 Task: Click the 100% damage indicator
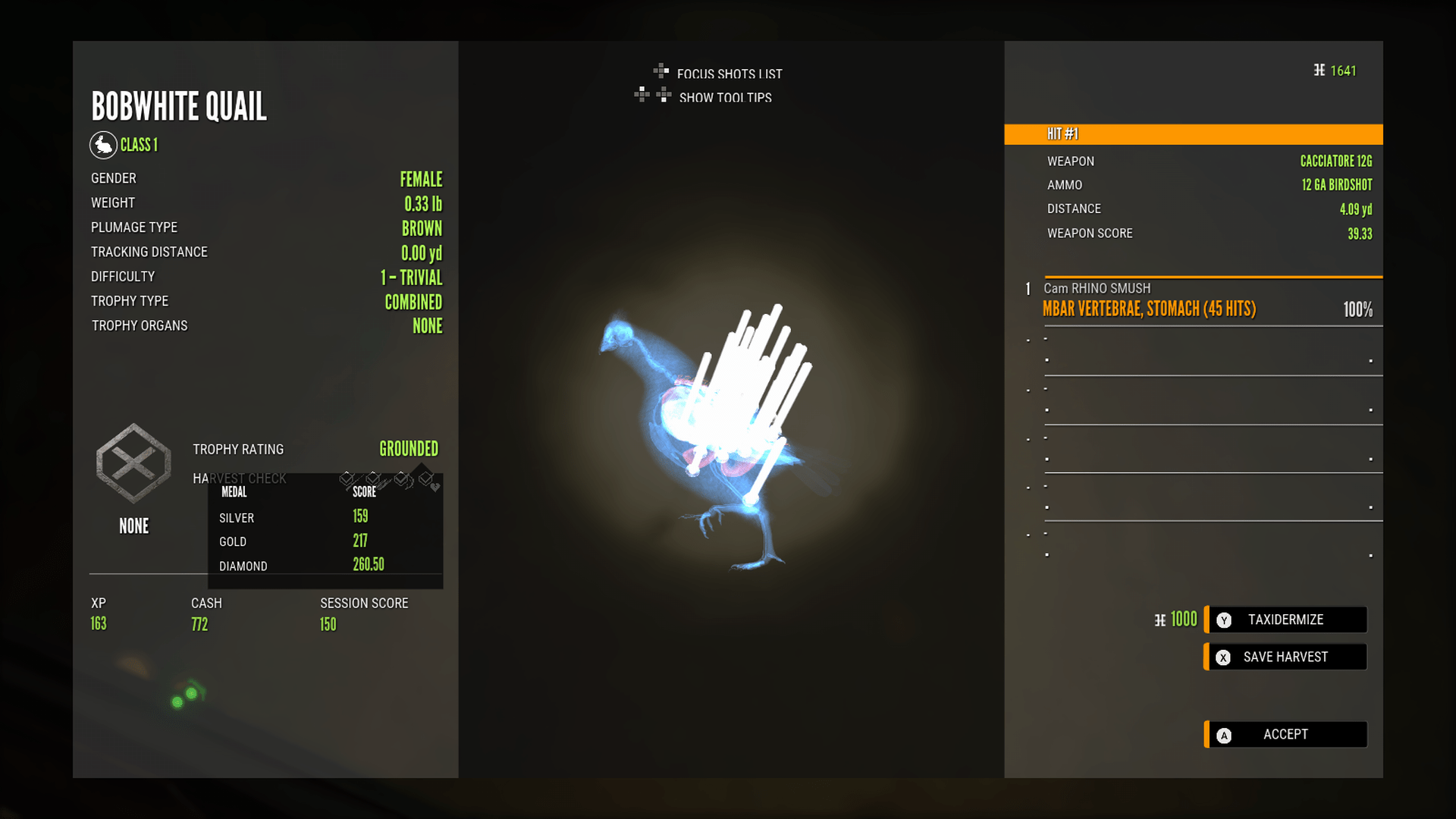click(x=1357, y=309)
